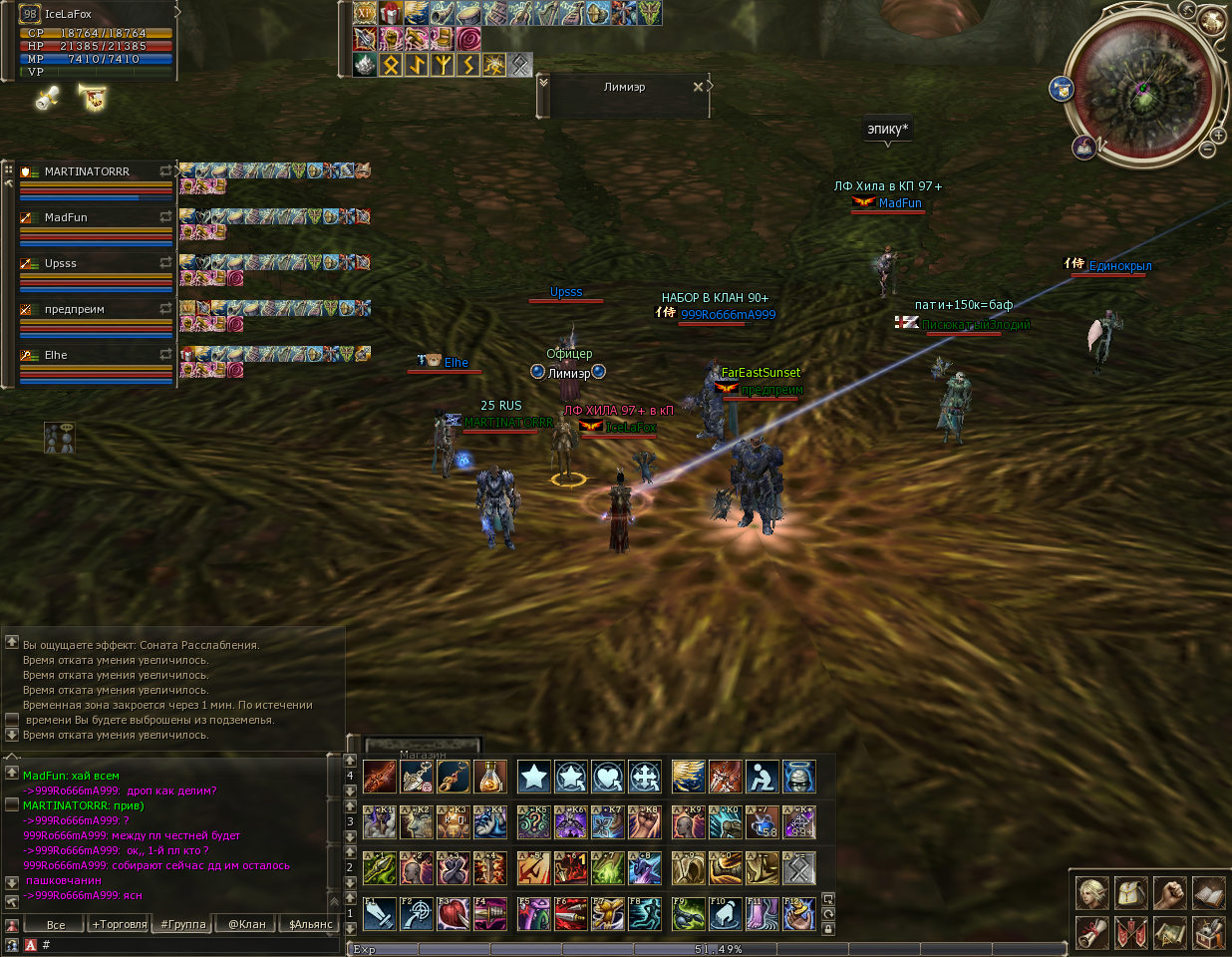This screenshot has height=957, width=1232.
Task: Open the clan banners menu icon
Action: click(1131, 932)
